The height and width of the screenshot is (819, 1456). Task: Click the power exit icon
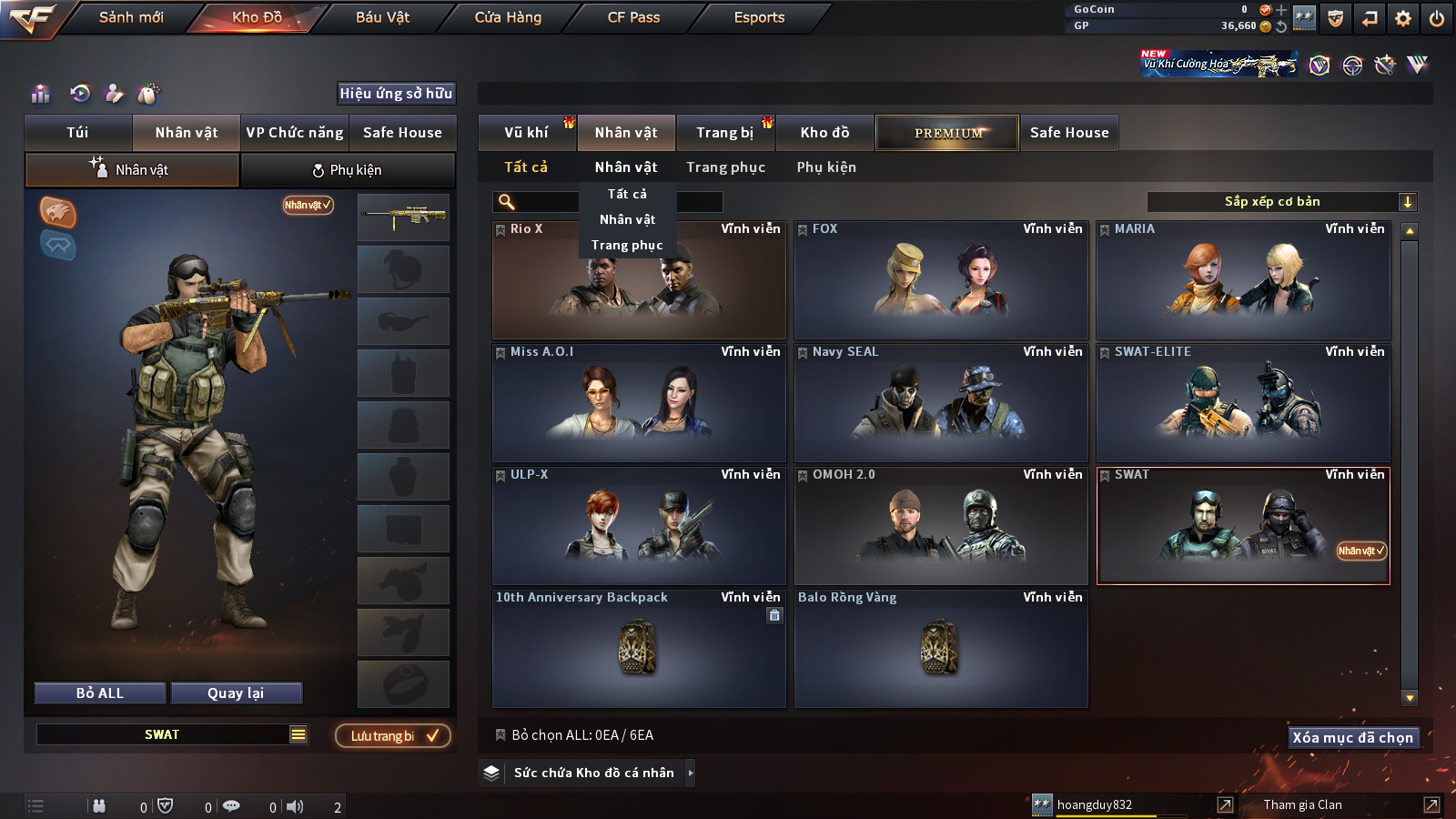point(1437,18)
